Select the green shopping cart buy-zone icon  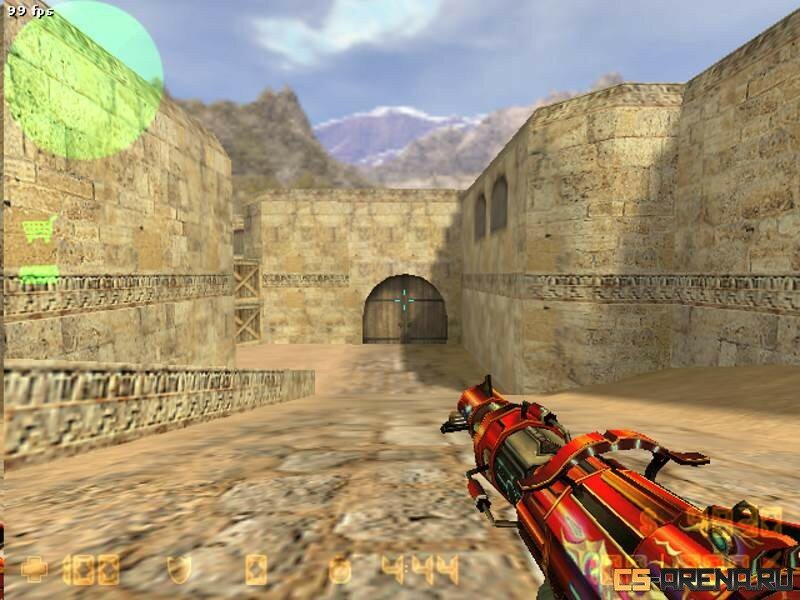(x=39, y=229)
